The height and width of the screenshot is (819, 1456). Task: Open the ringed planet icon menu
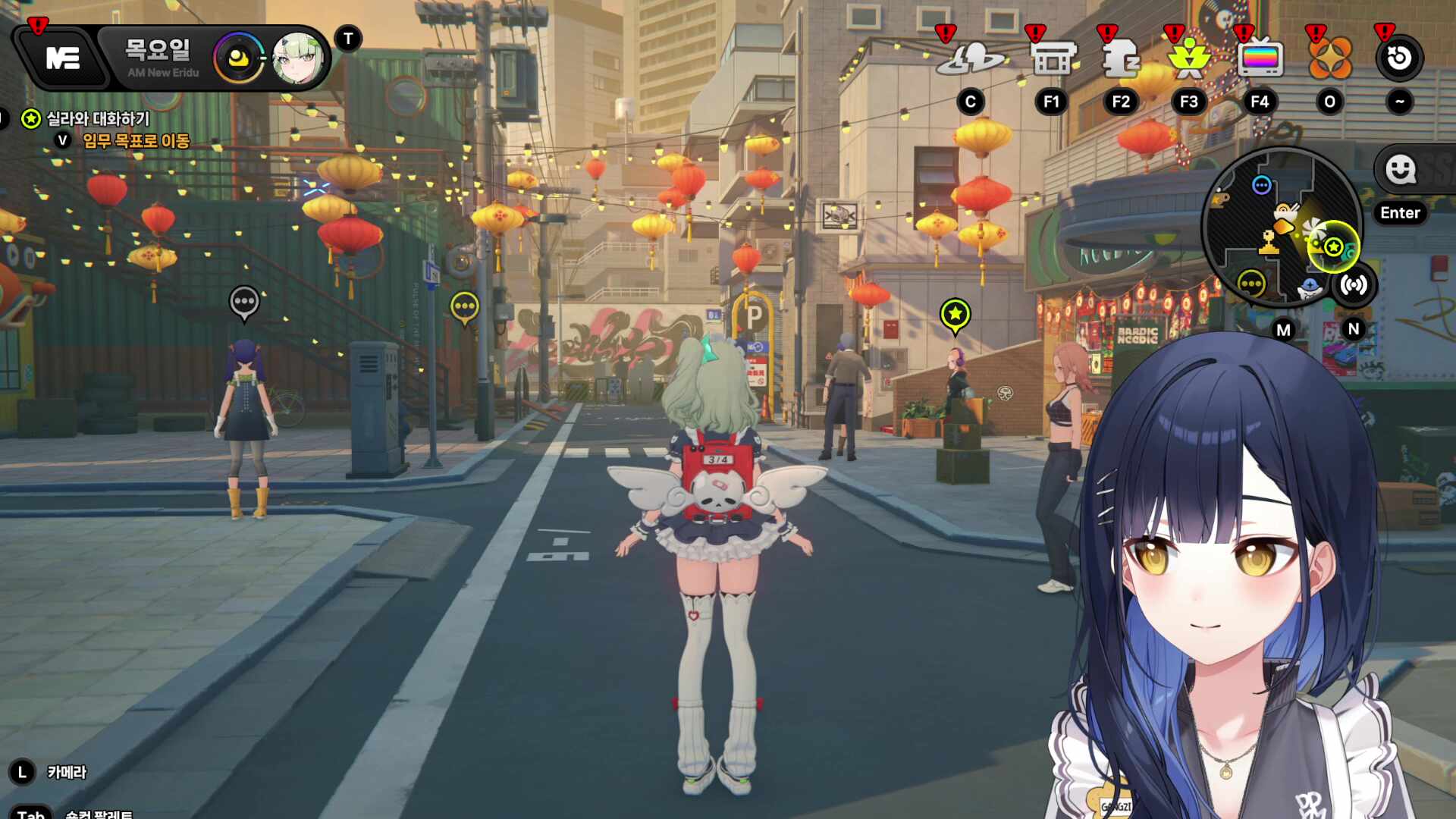970,59
